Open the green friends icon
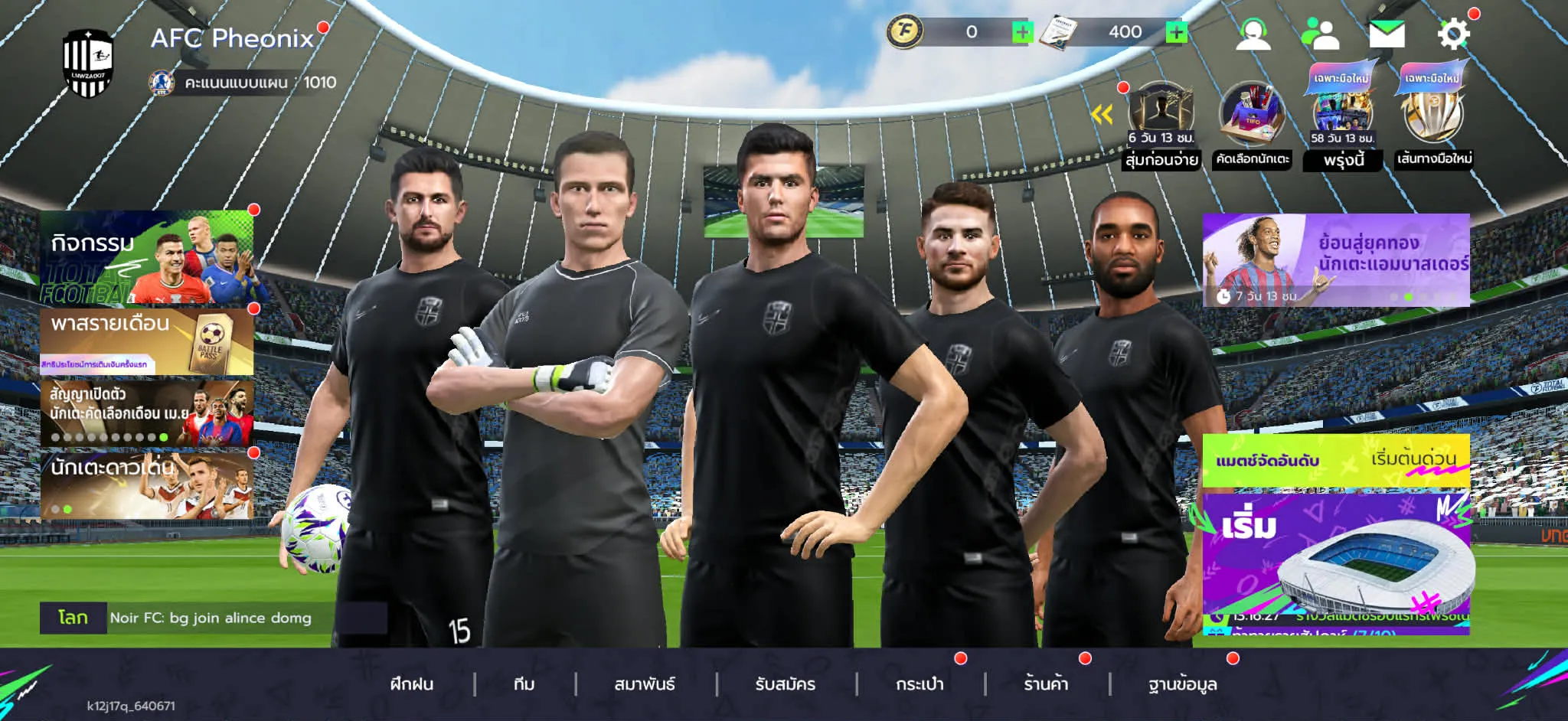 tap(1320, 34)
